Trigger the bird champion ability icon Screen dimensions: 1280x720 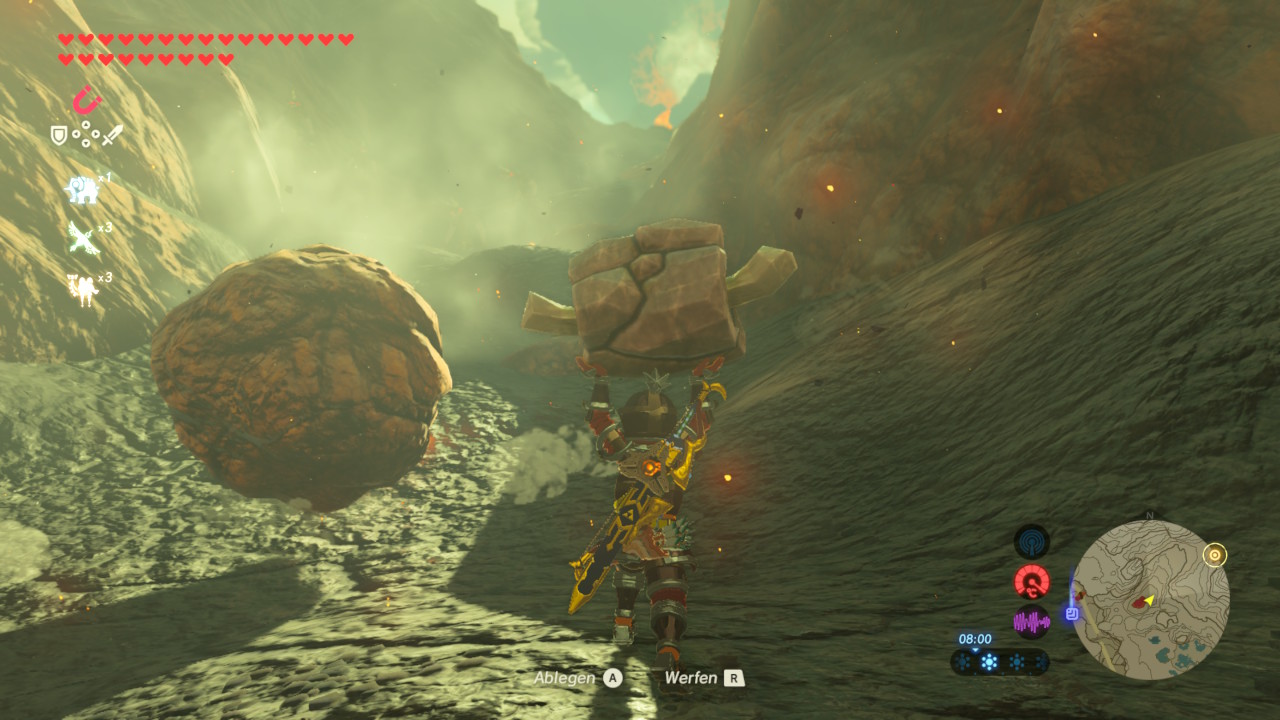click(82, 238)
